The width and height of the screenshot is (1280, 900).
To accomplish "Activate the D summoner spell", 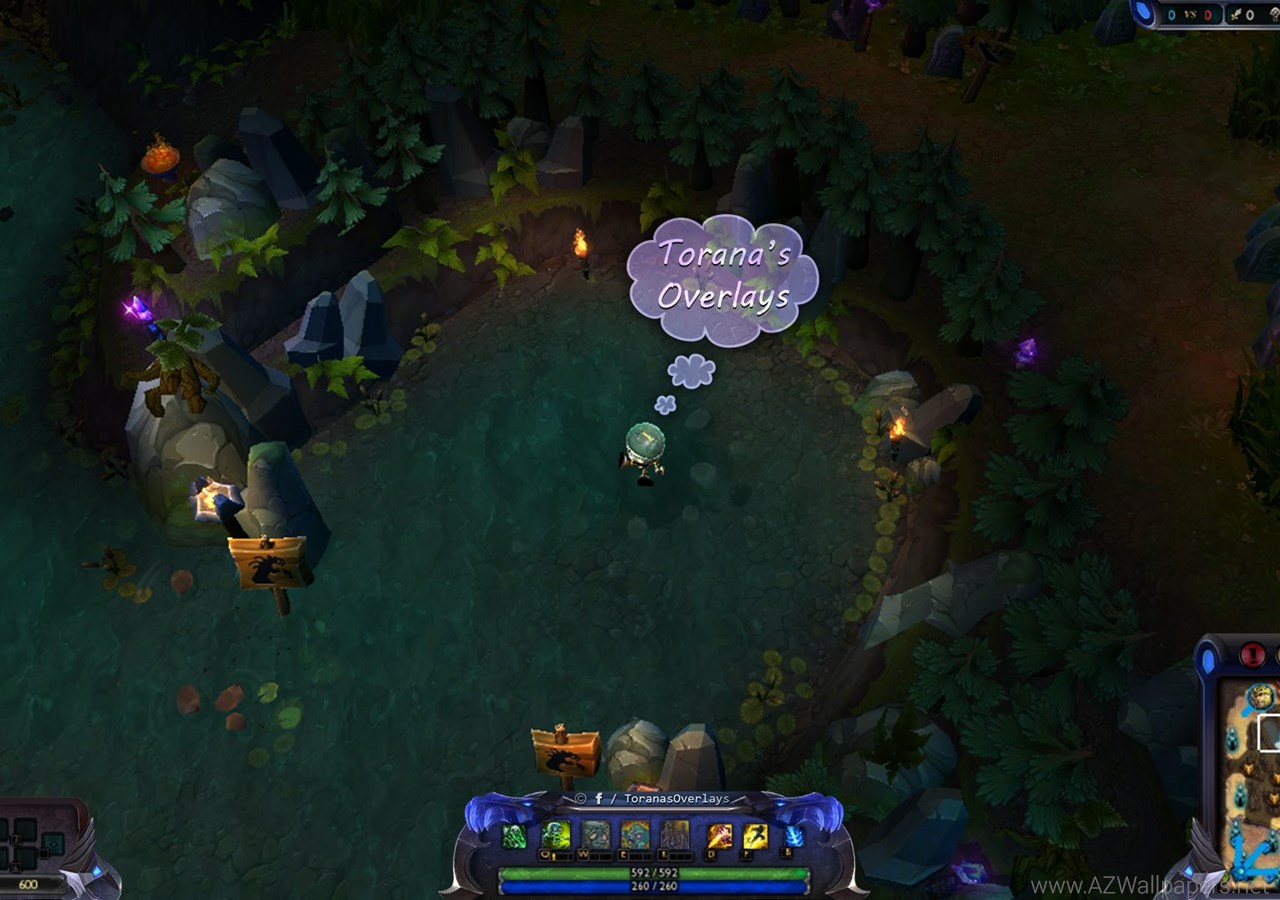I will (720, 836).
